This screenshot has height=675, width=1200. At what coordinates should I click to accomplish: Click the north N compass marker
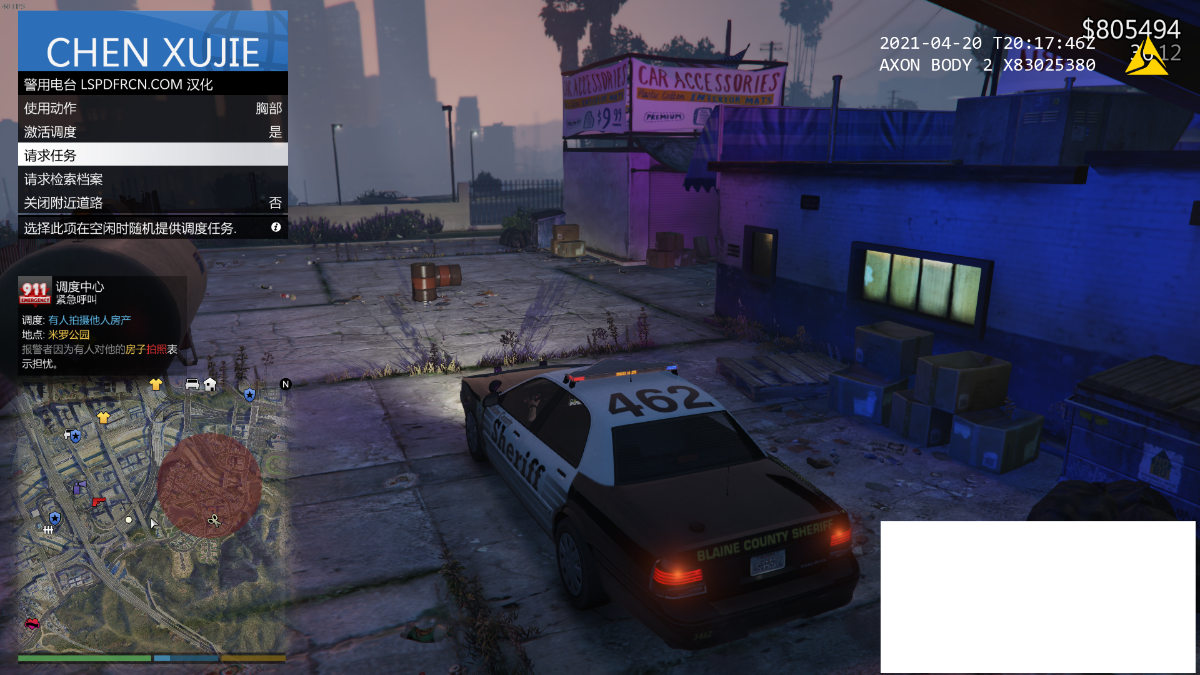[285, 384]
